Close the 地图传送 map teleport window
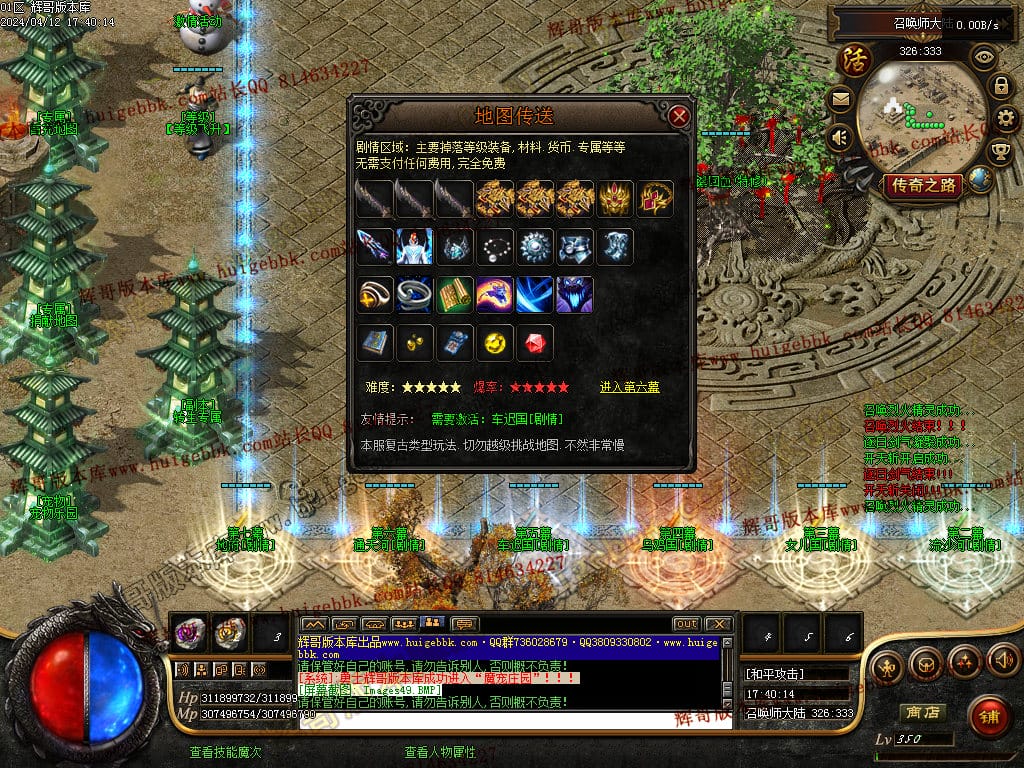Screen dimensions: 1024x768 [680, 116]
